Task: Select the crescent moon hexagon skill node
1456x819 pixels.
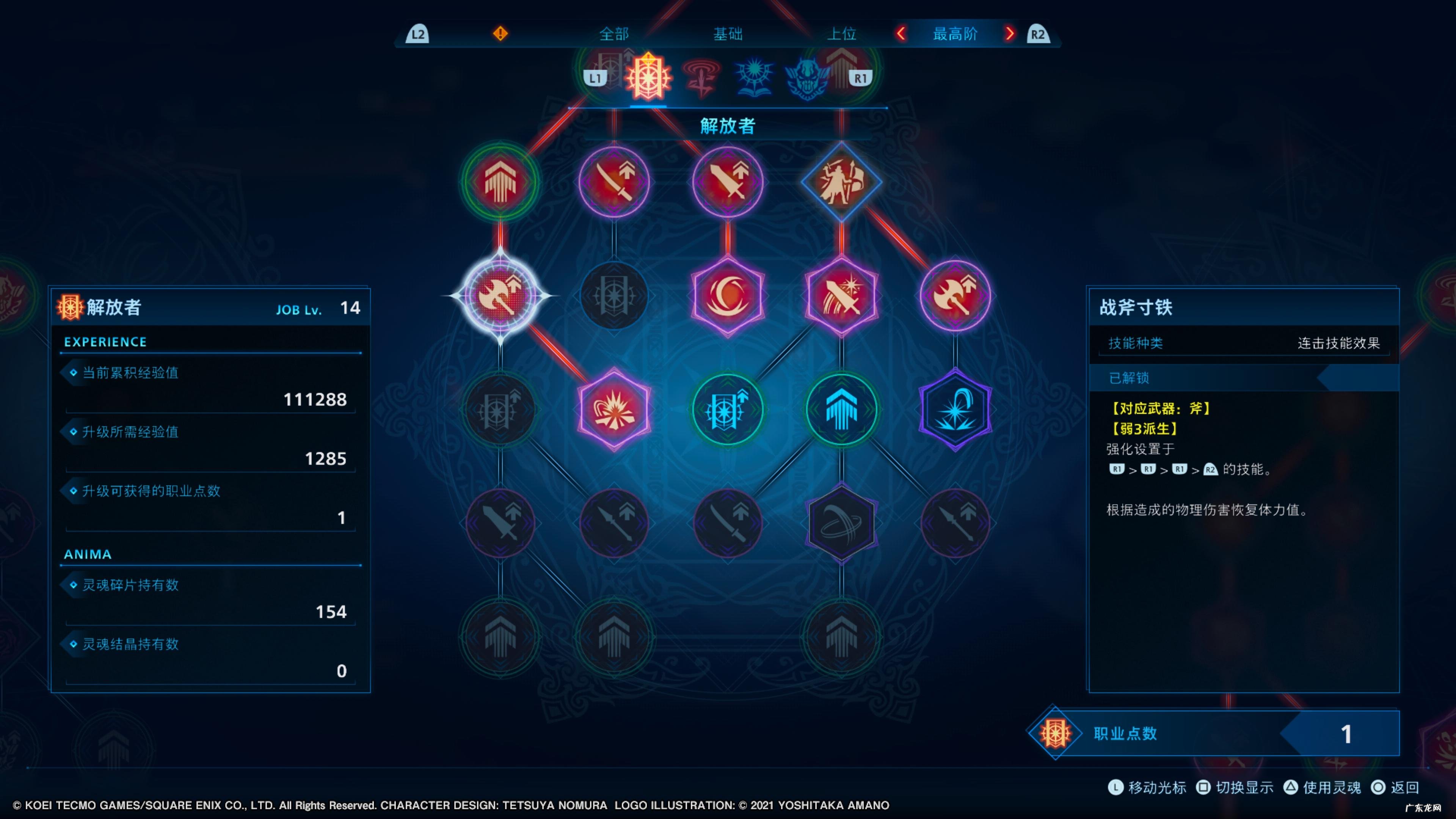Action: click(728, 296)
